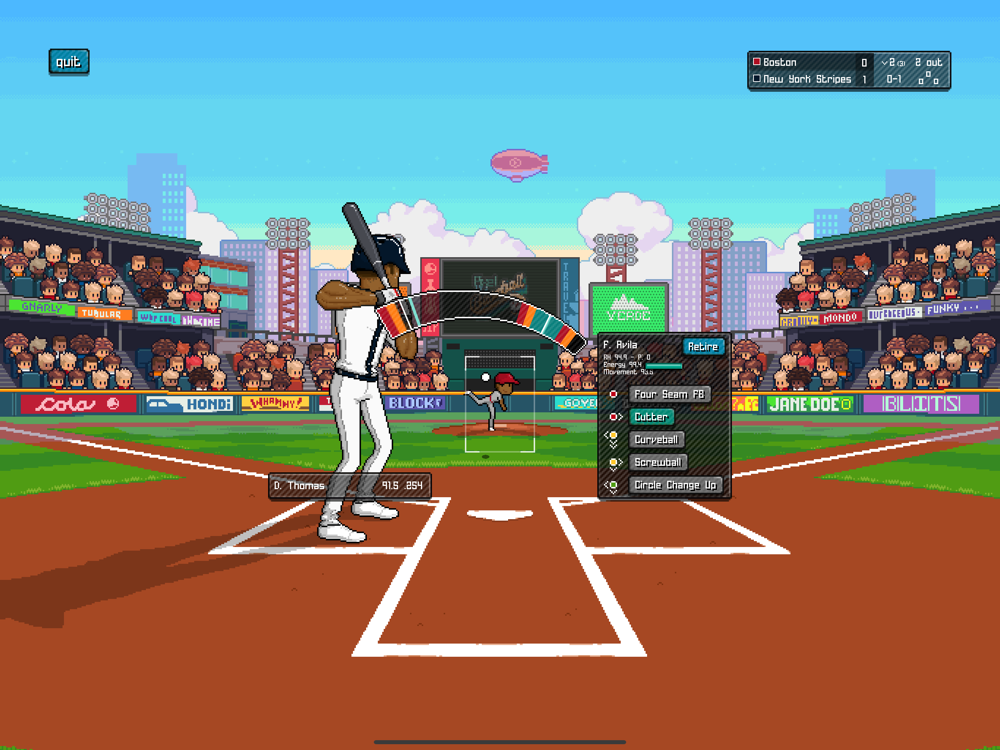The height and width of the screenshot is (750, 1000).
Task: Quit the current game
Action: click(68, 62)
